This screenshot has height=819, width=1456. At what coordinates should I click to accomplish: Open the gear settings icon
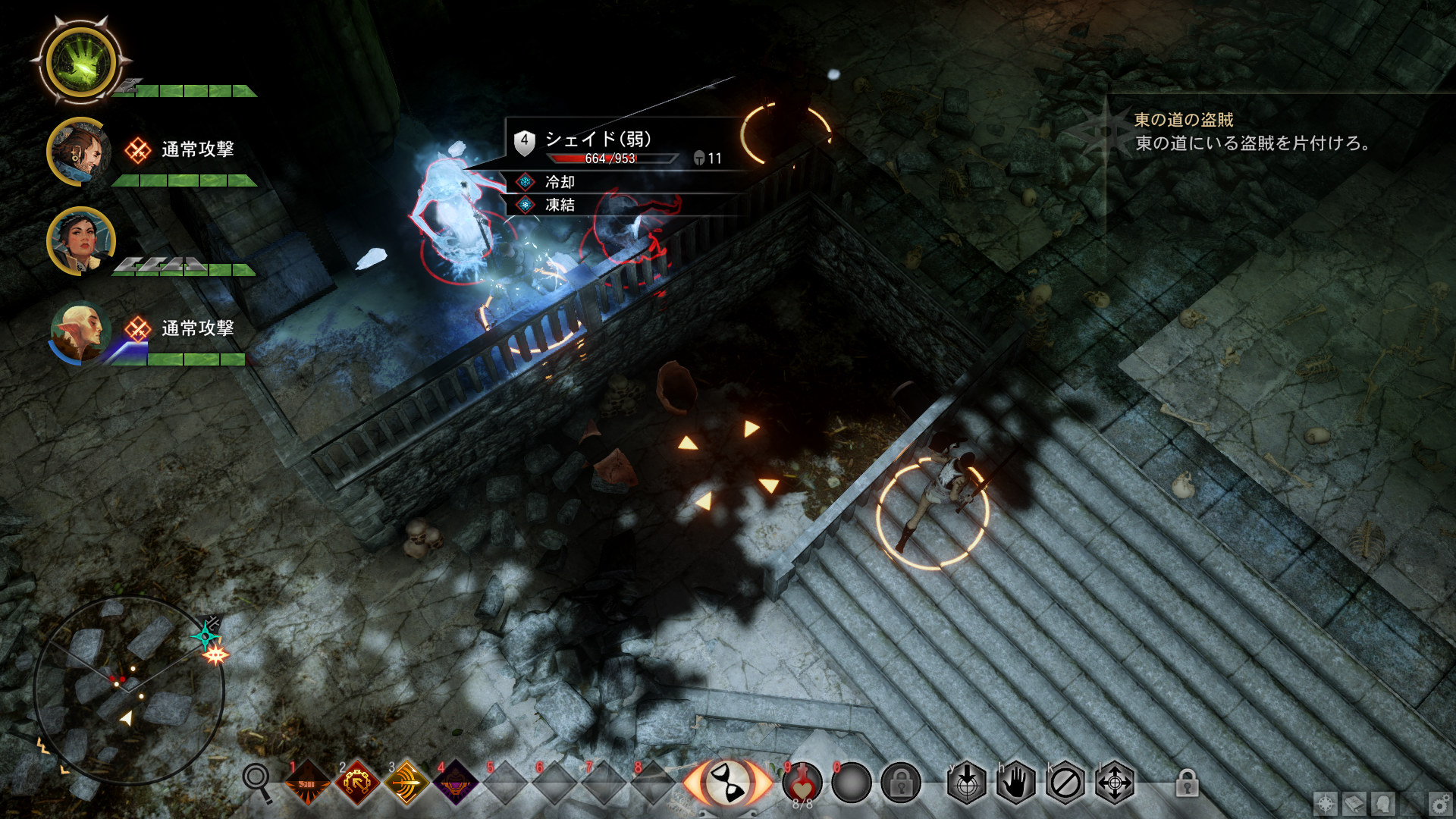click(x=1439, y=803)
